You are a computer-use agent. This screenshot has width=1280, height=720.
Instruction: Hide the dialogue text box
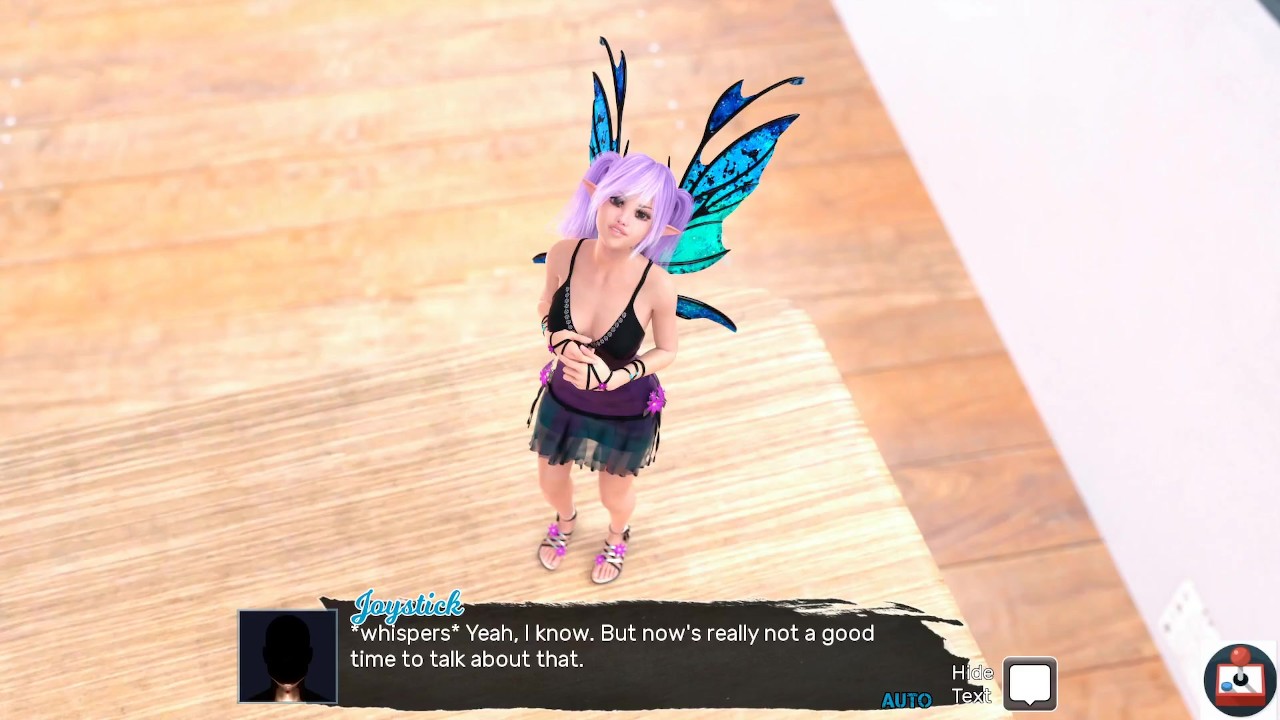[1029, 684]
